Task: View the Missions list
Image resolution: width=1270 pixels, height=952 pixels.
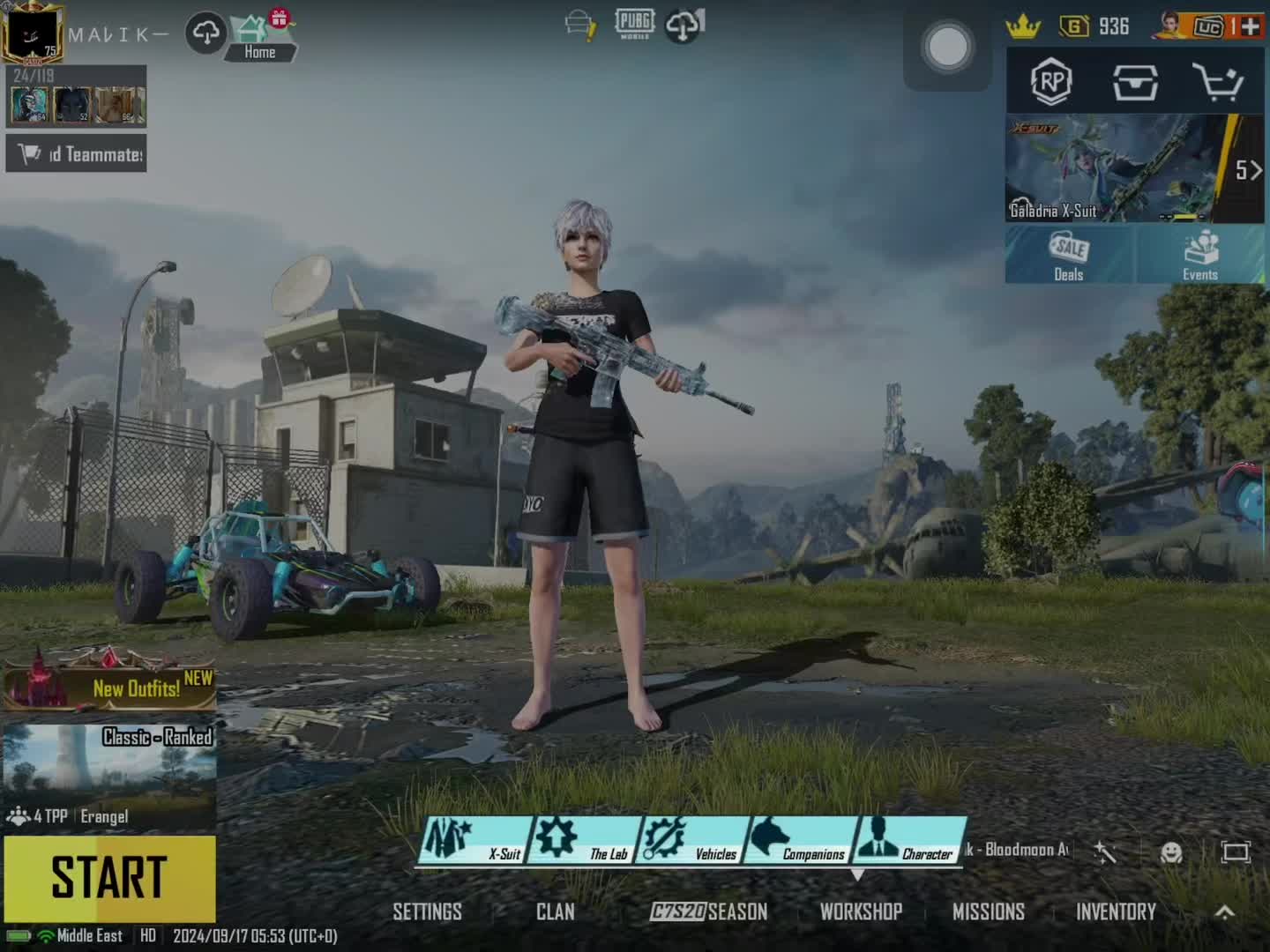Action: (x=988, y=911)
